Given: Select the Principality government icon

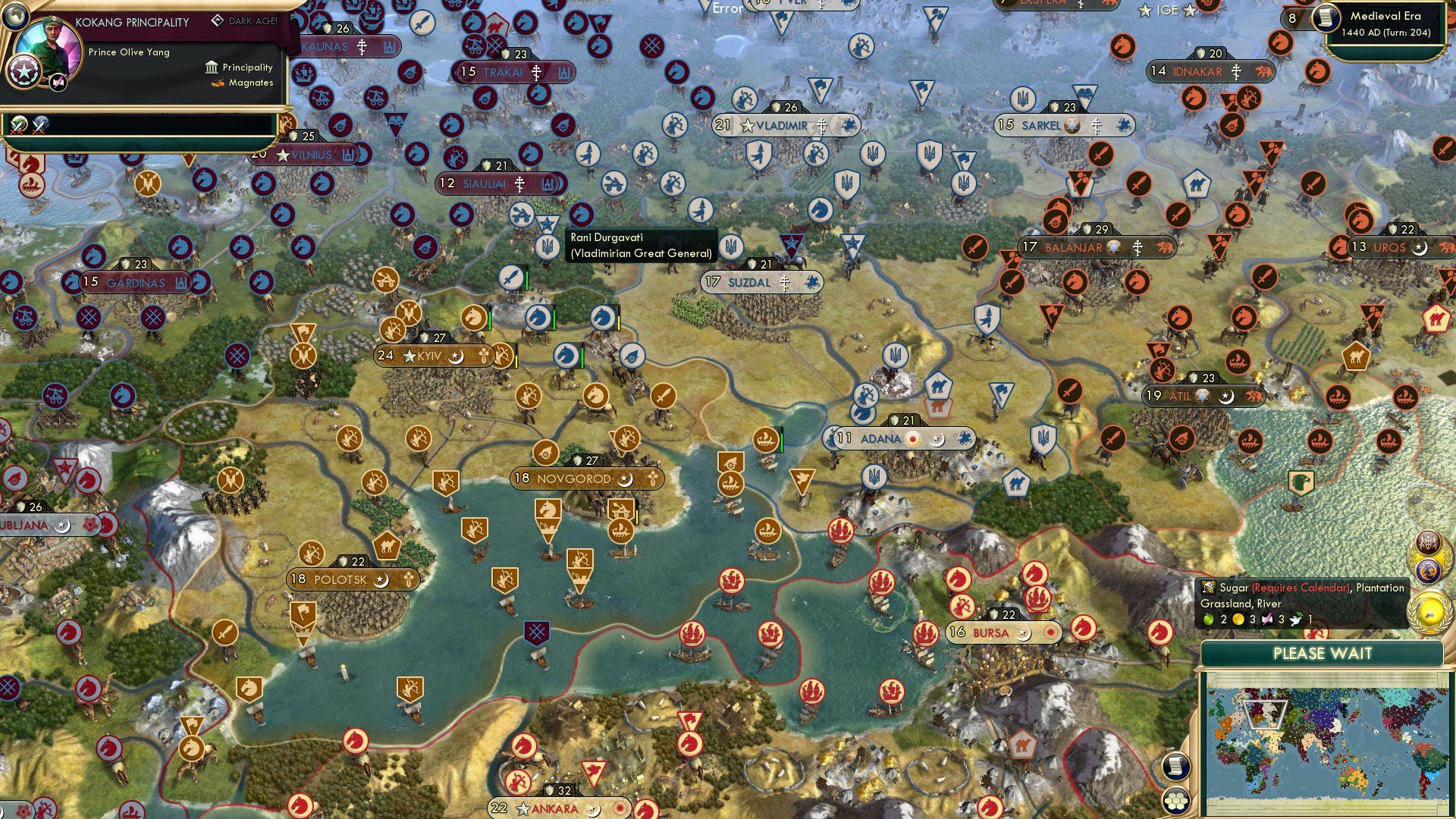Looking at the screenshot, I should (210, 67).
